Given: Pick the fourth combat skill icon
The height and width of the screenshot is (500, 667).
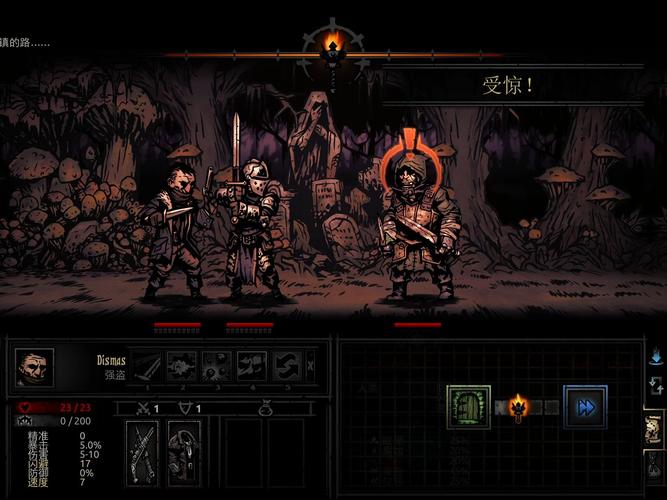Looking at the screenshot, I should point(251,365).
